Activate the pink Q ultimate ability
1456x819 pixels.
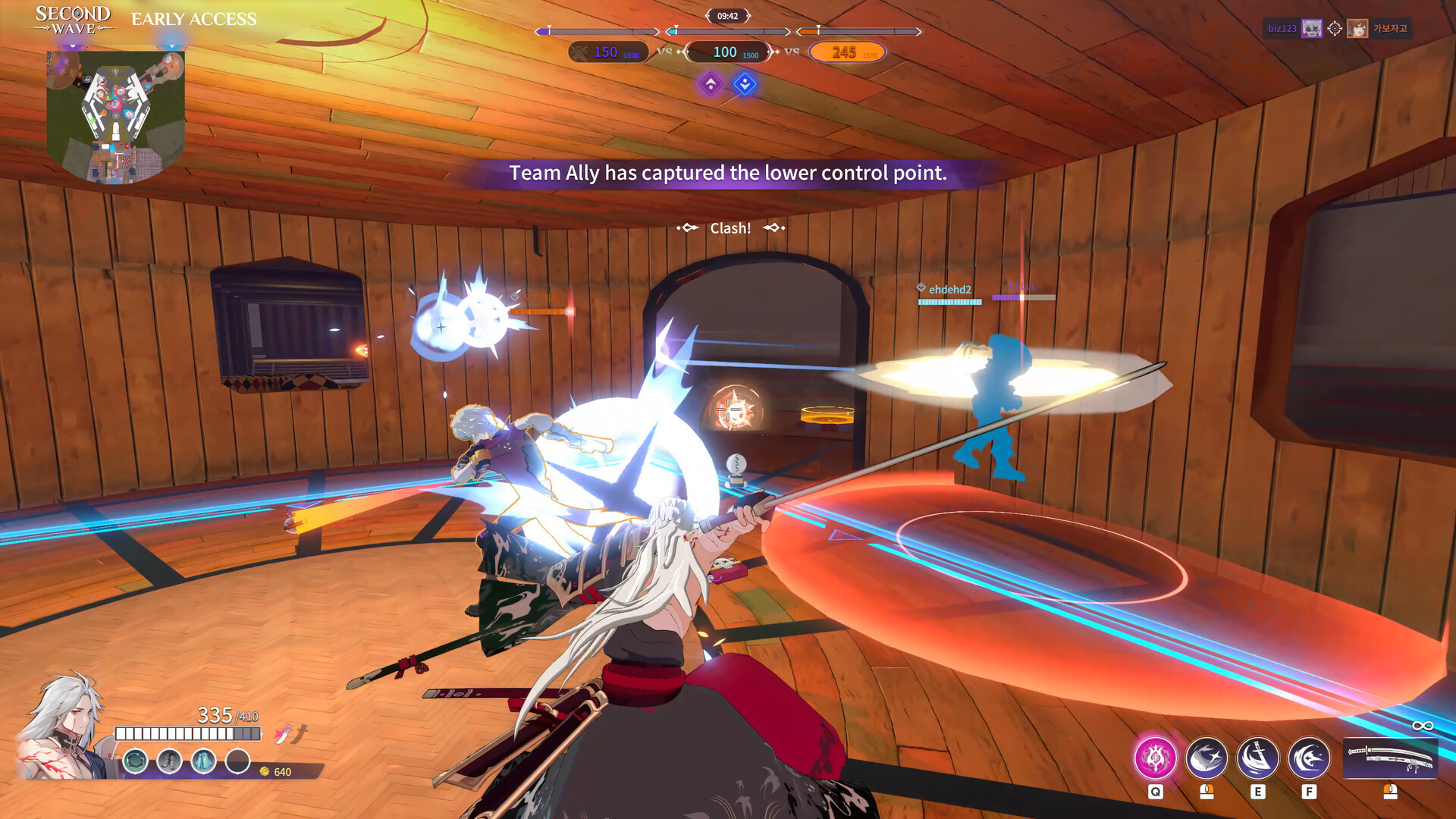coord(1154,758)
